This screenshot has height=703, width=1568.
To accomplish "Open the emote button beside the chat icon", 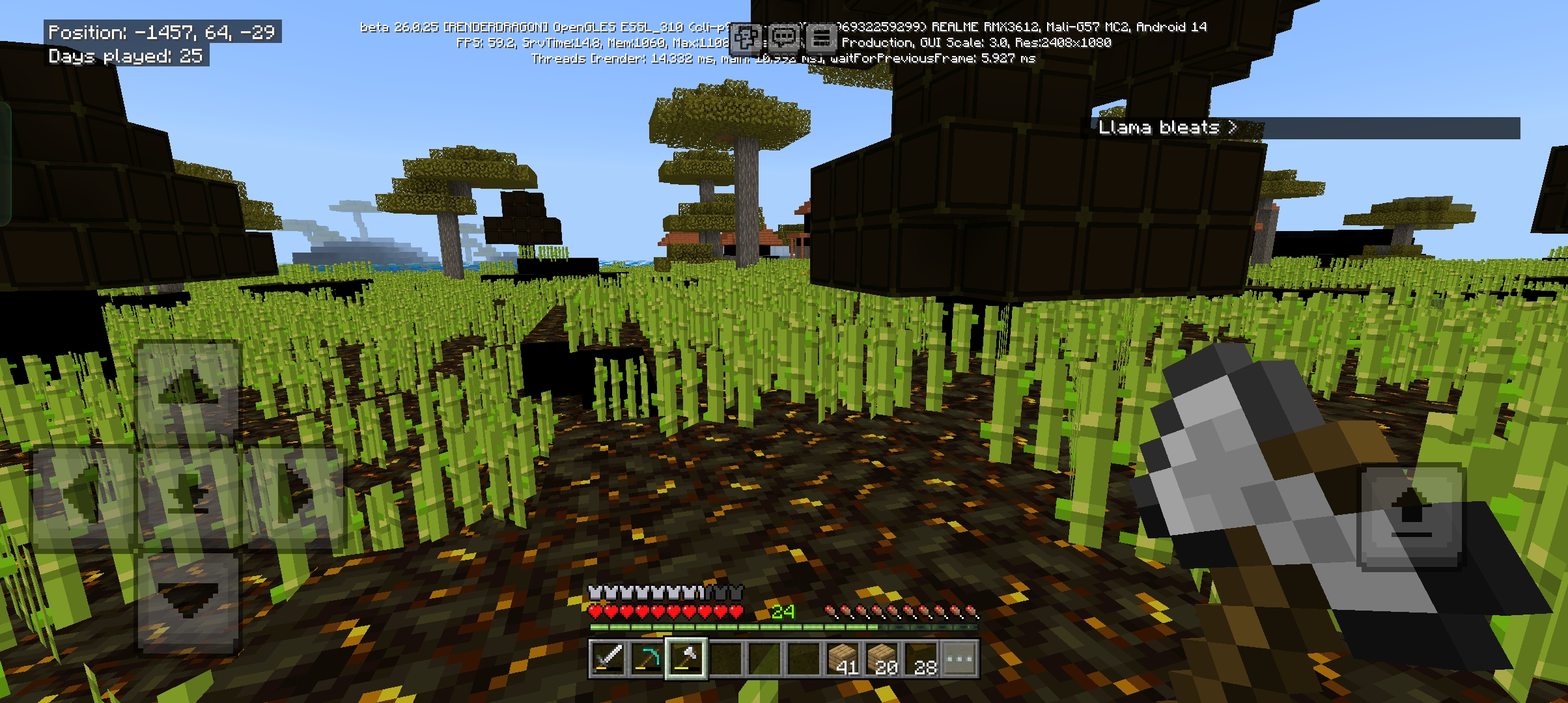I will 745,38.
